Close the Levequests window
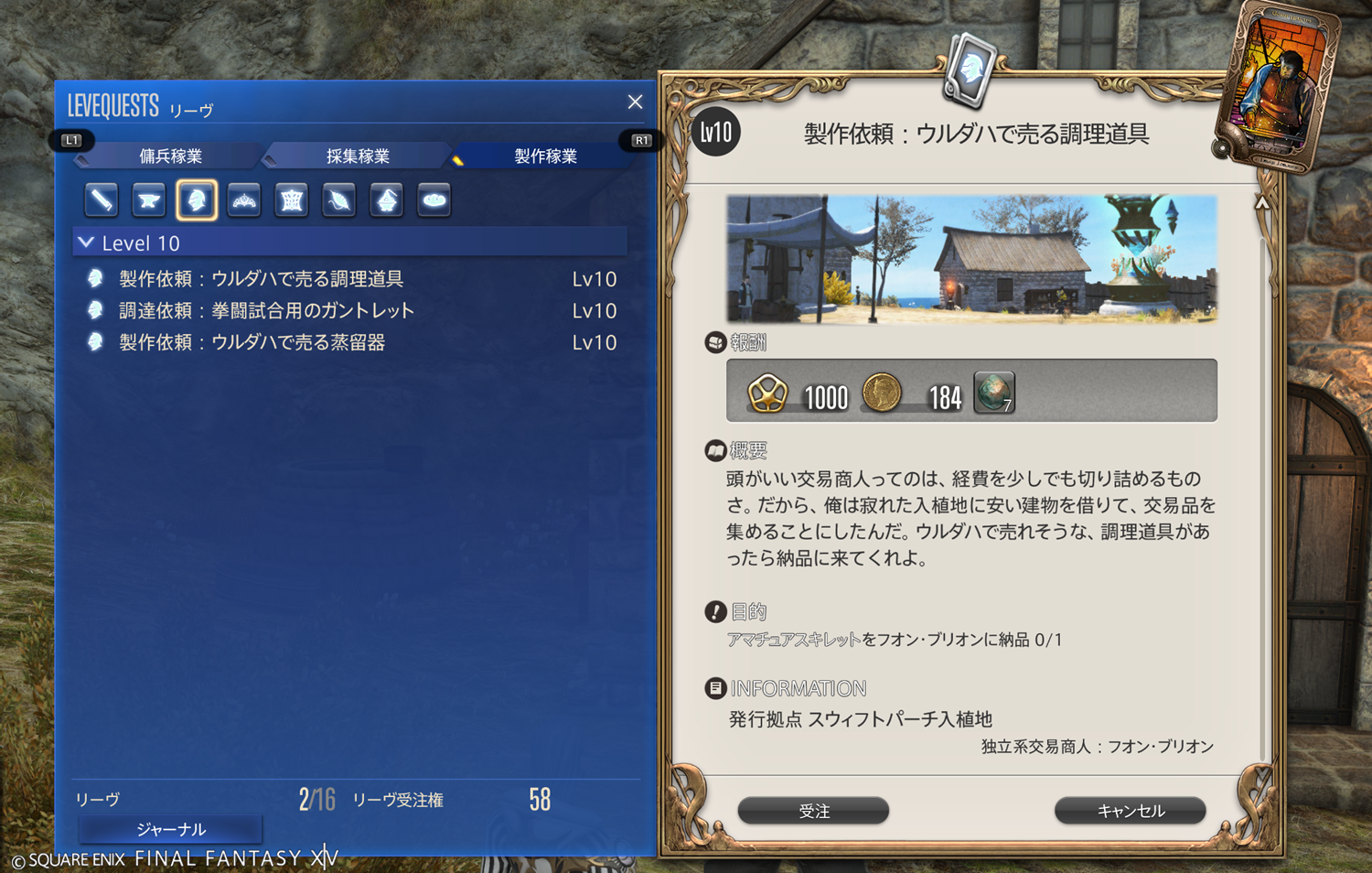Image resolution: width=1372 pixels, height=873 pixels. pyautogui.click(x=635, y=102)
